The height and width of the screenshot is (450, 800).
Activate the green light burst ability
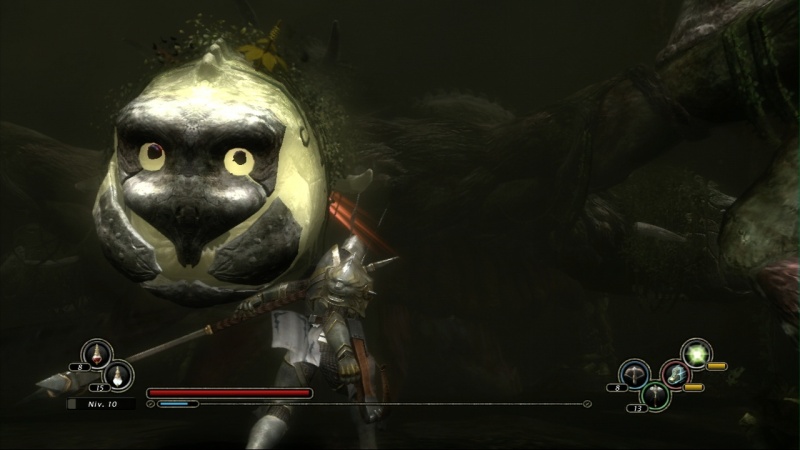(696, 352)
